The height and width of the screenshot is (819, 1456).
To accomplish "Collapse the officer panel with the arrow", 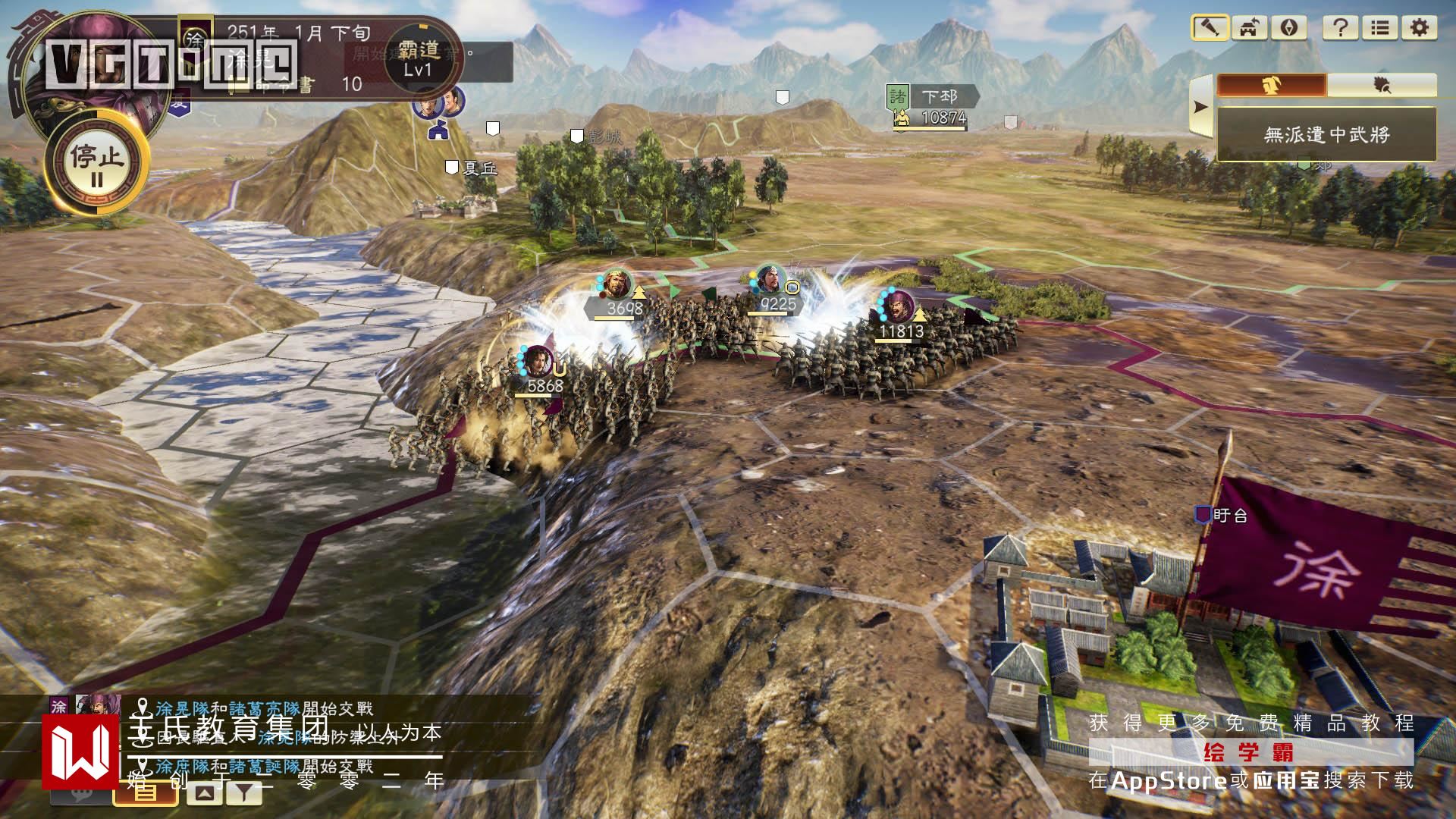I will click(x=1200, y=107).
